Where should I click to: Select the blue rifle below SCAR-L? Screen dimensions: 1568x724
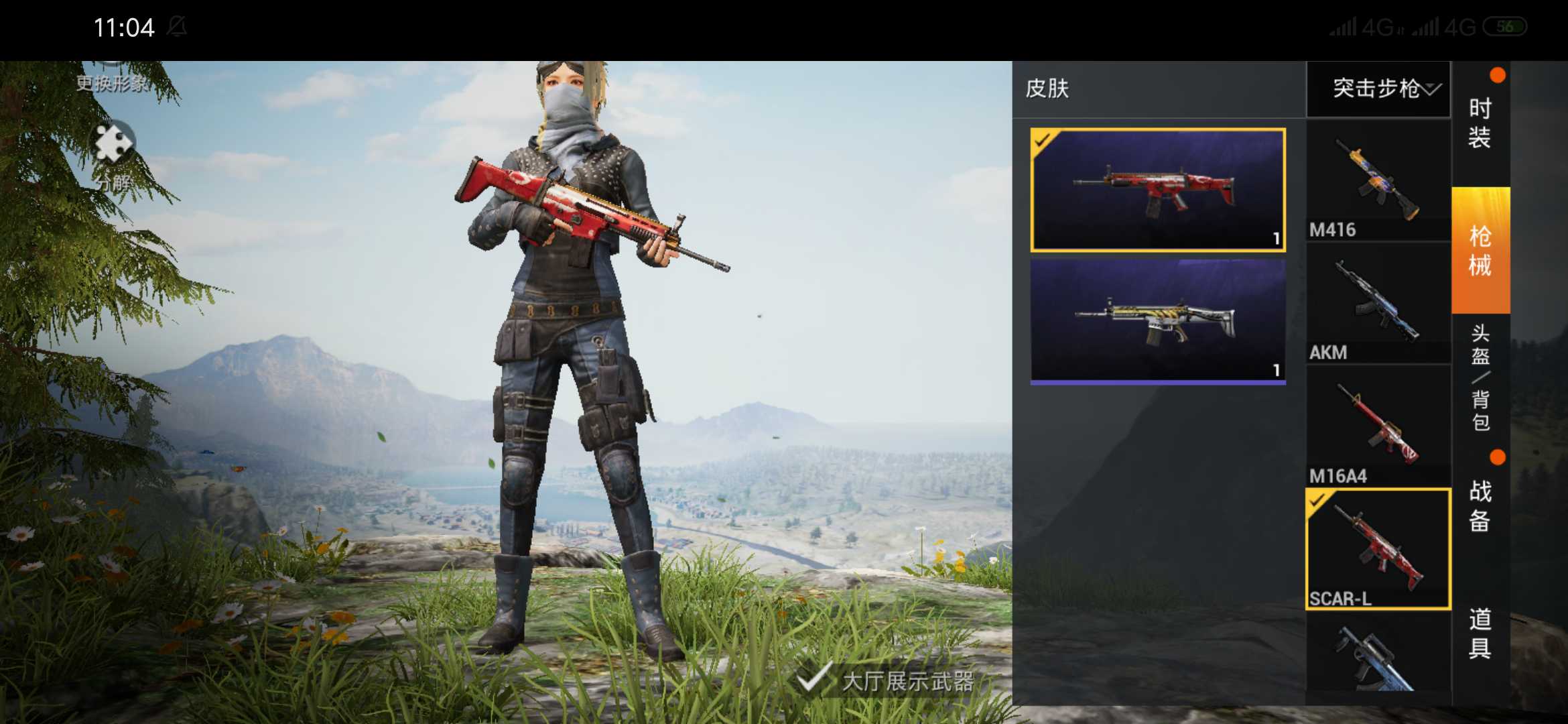click(x=1378, y=657)
